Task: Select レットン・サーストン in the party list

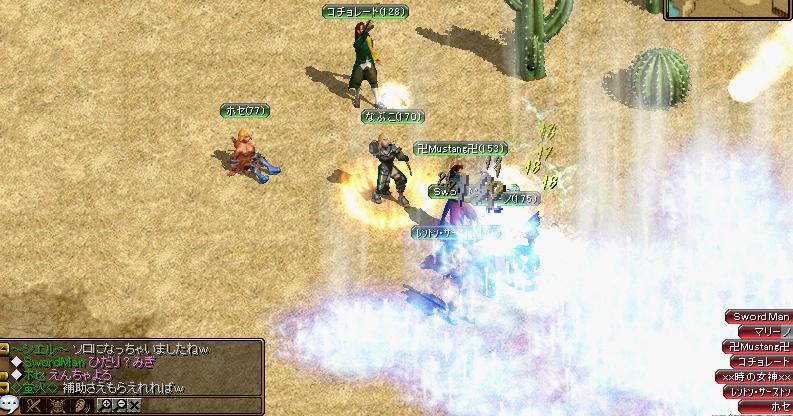Action: (758, 391)
